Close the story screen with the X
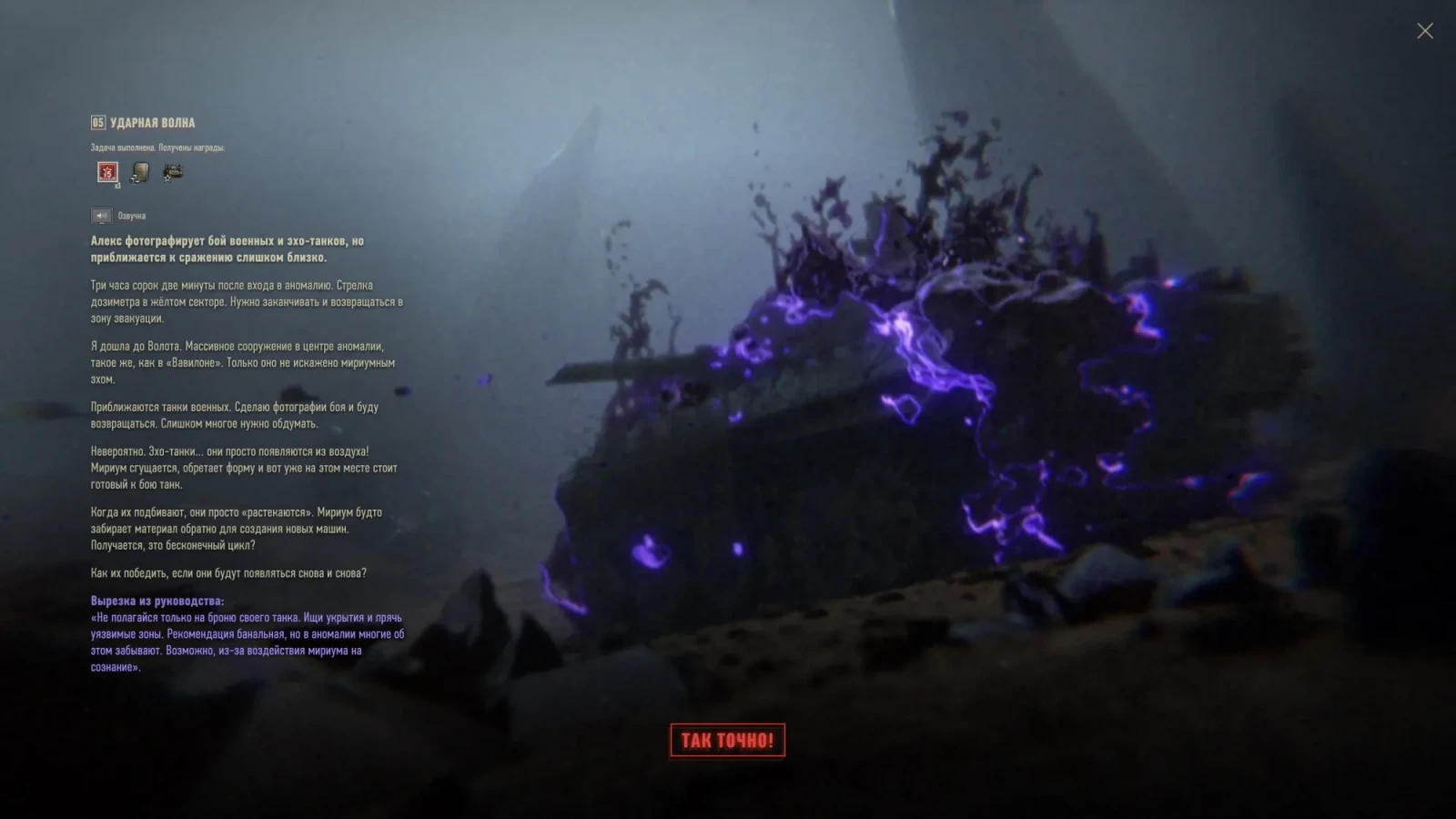The width and height of the screenshot is (1456, 819). point(1424,31)
